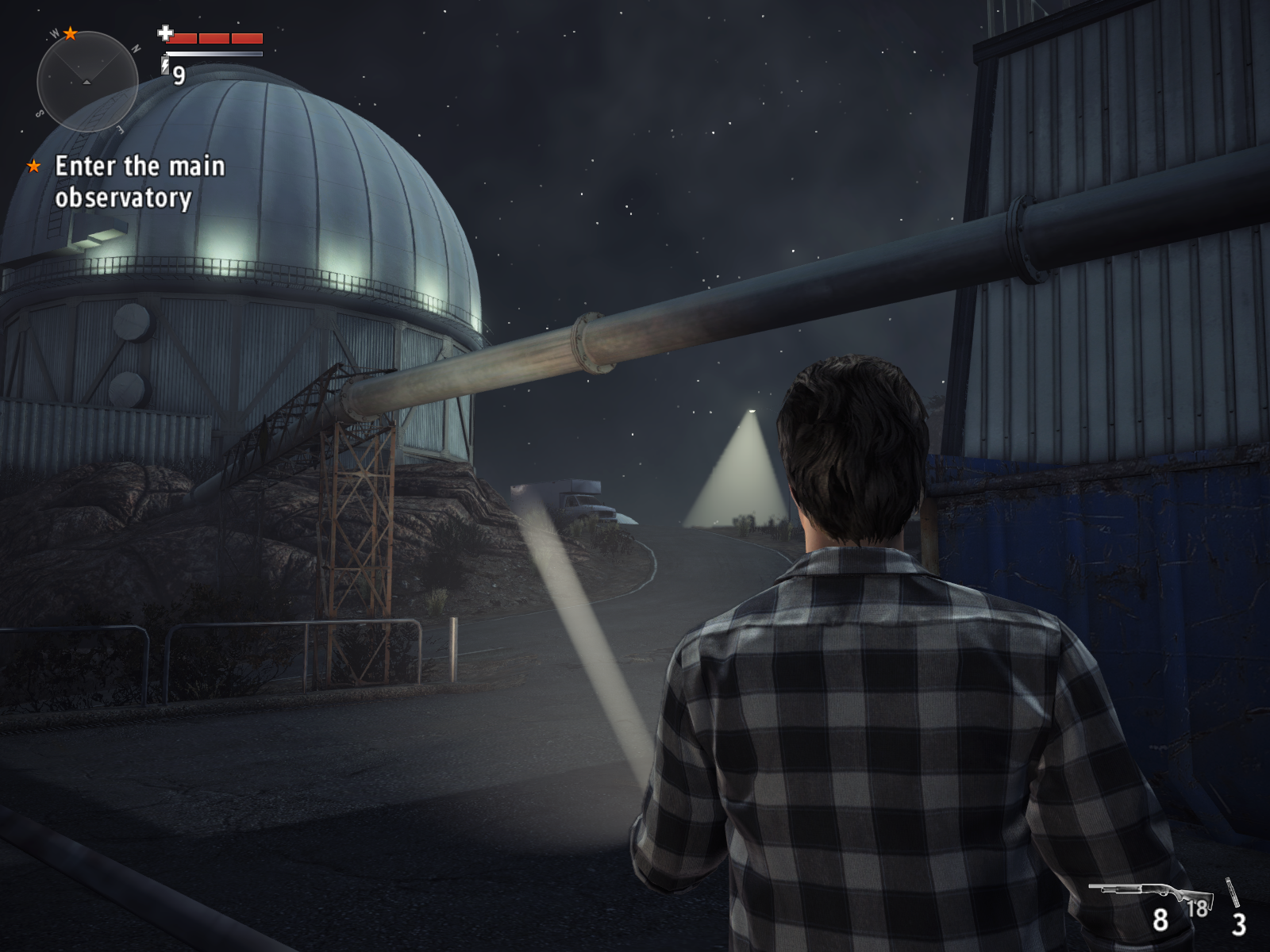Click the flare item icon
Viewport: 1270px width, 952px height.
(1232, 893)
